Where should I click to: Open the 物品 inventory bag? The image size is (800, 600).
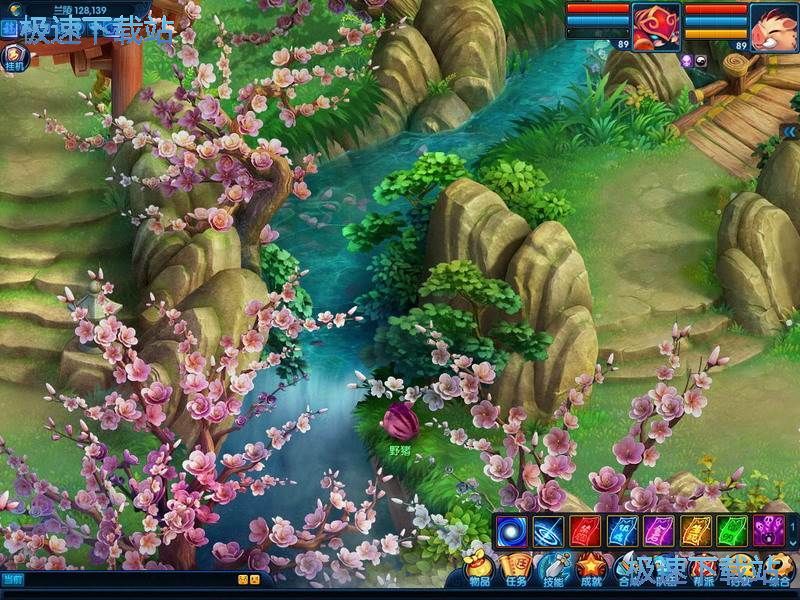(479, 569)
